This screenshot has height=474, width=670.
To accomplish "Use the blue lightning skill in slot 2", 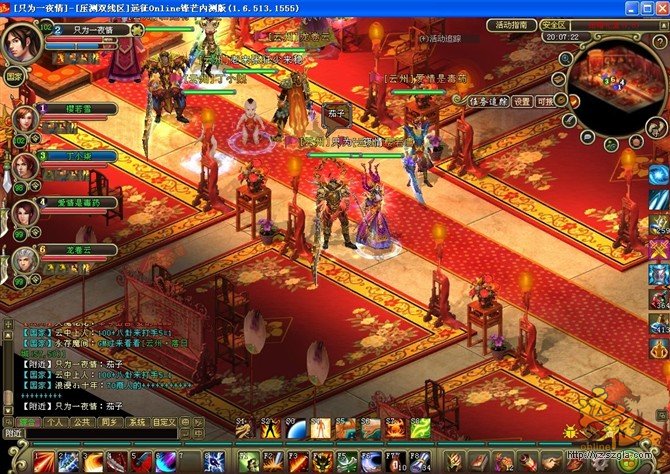I will click(x=68, y=462).
